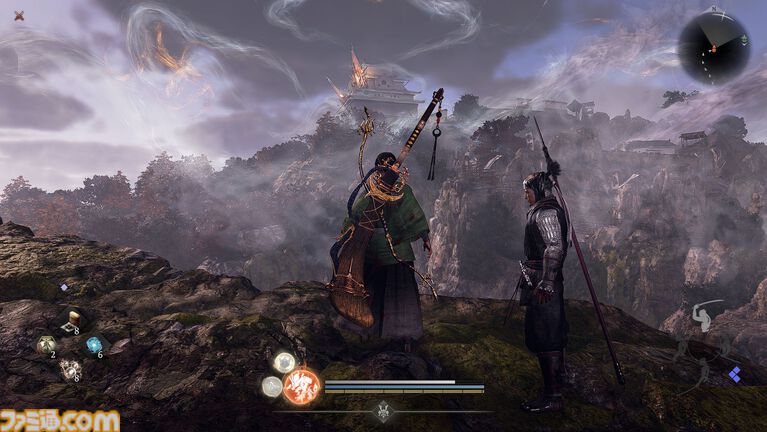
Task: Activate the orange flaming guardian spirit icon
Action: coord(300,385)
